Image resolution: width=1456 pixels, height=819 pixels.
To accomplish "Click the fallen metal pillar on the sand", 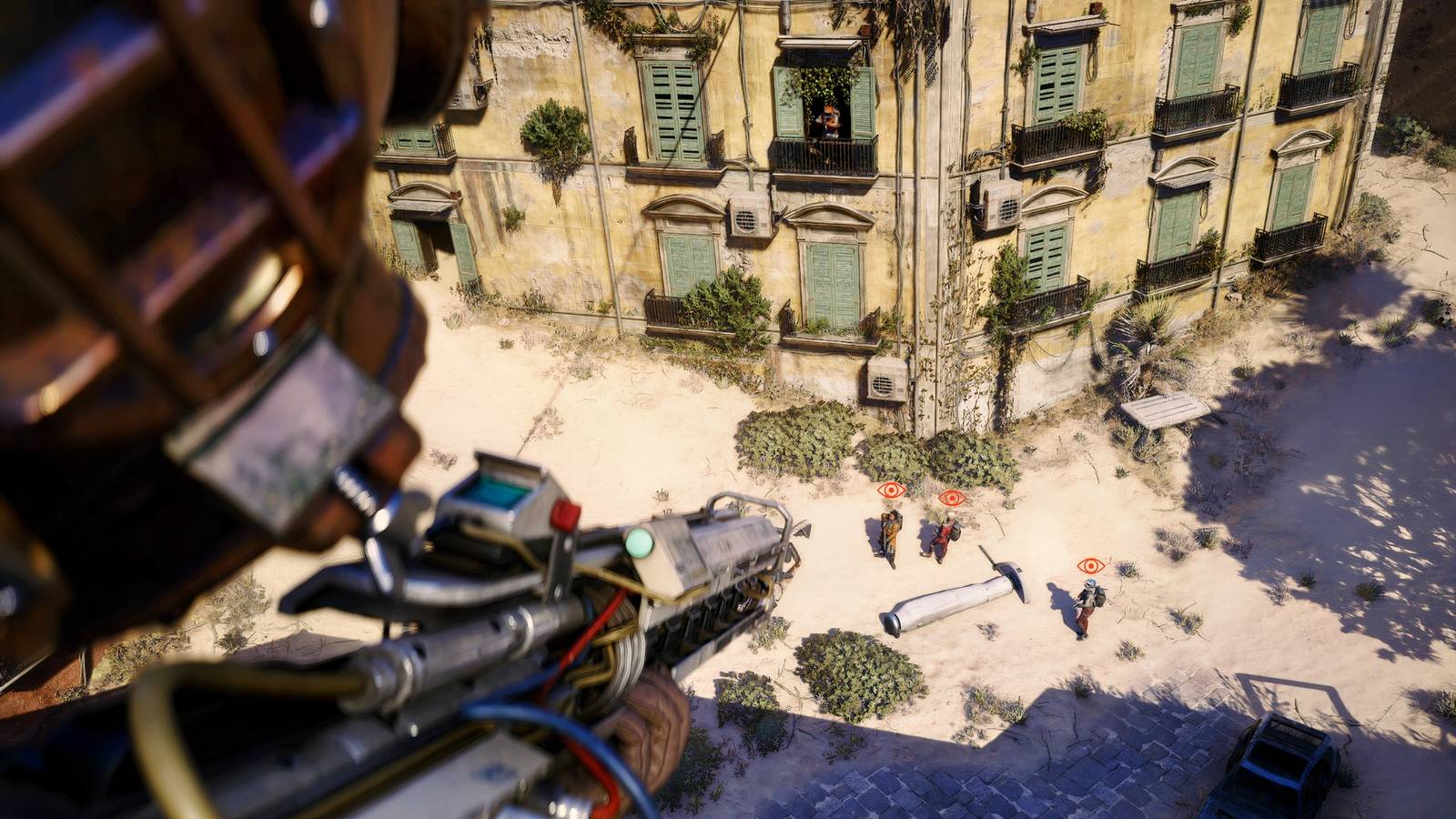I will tap(951, 601).
